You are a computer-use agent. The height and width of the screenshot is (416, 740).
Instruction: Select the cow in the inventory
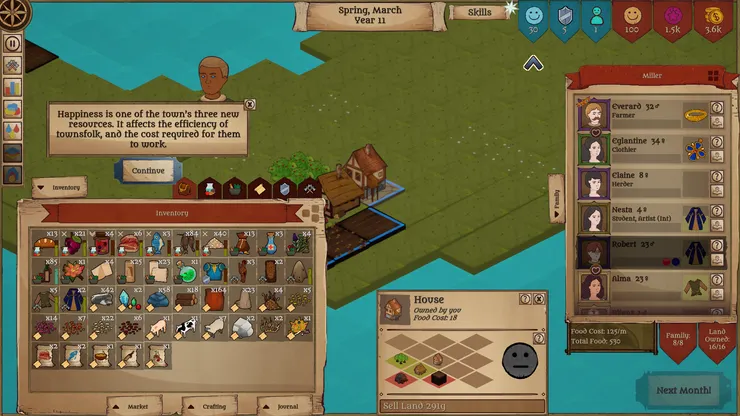185,327
